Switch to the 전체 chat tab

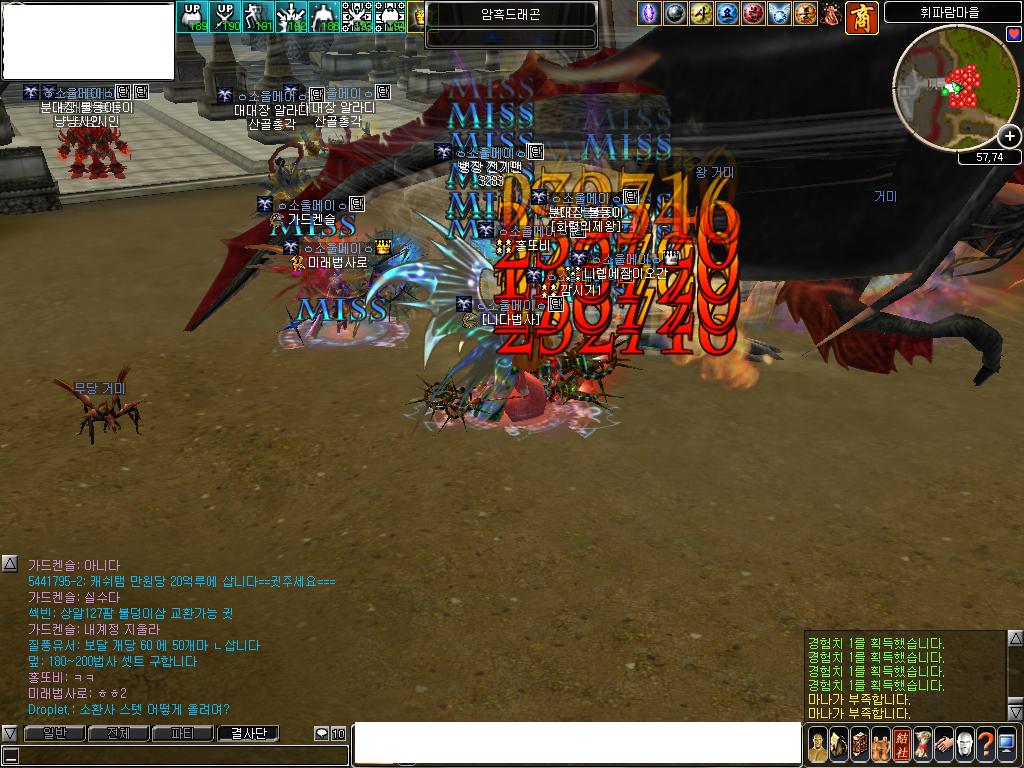pos(118,733)
